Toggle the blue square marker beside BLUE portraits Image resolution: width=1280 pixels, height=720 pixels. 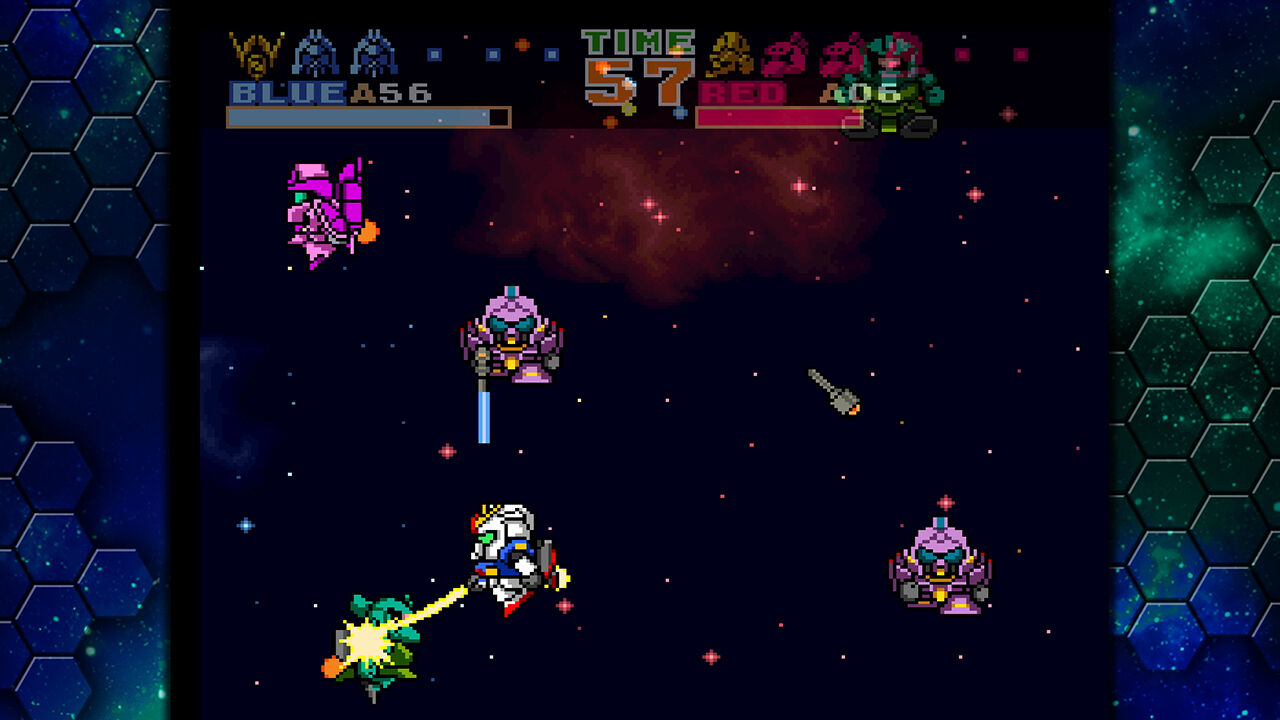pos(433,53)
